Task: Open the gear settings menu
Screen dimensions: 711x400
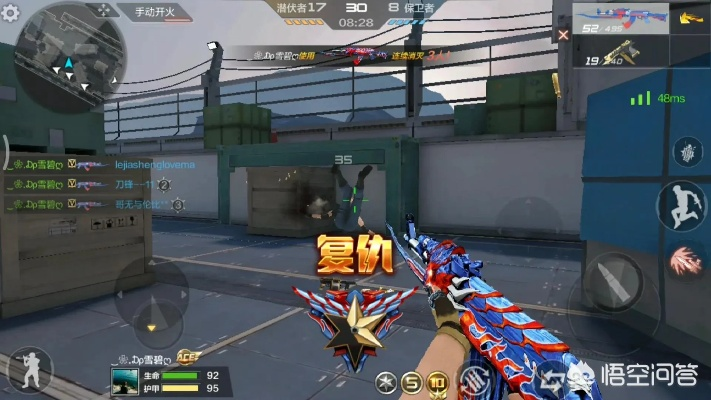Action: point(10,14)
